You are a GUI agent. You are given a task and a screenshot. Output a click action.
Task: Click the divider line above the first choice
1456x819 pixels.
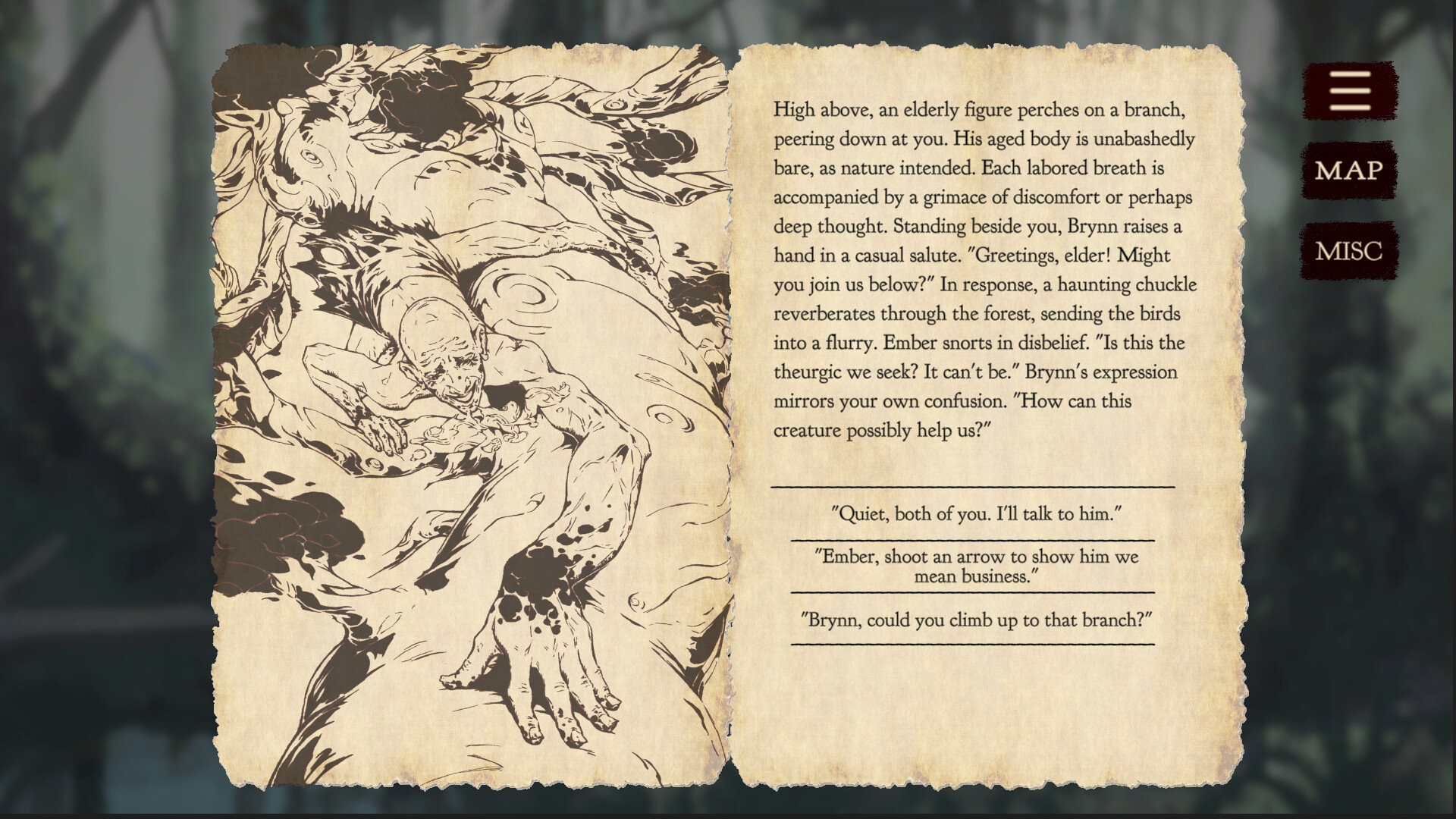click(x=974, y=485)
